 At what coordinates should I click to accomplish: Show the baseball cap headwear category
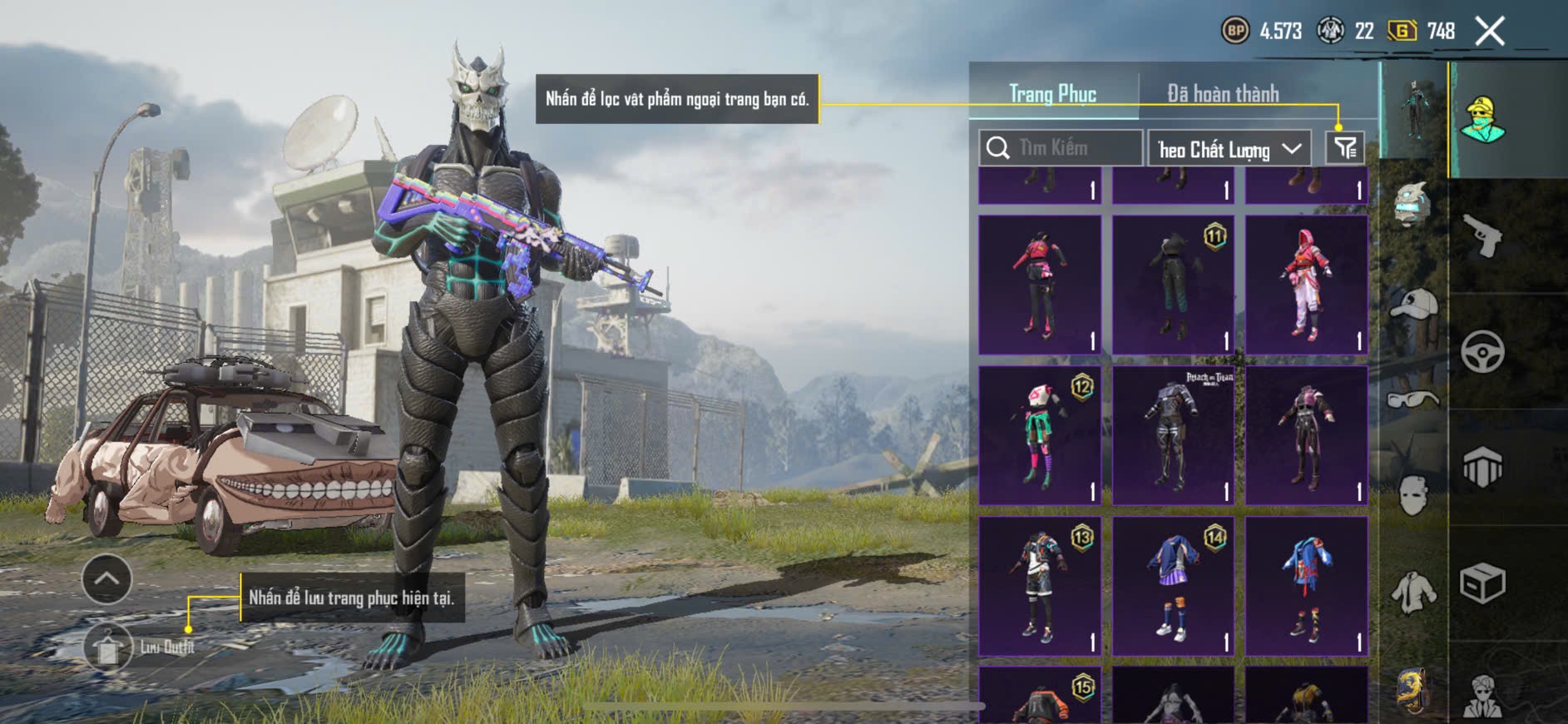click(1414, 305)
